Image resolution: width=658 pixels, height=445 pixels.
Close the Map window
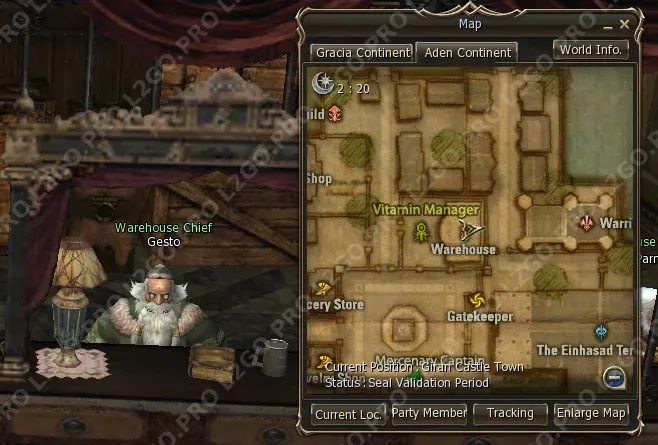point(625,23)
